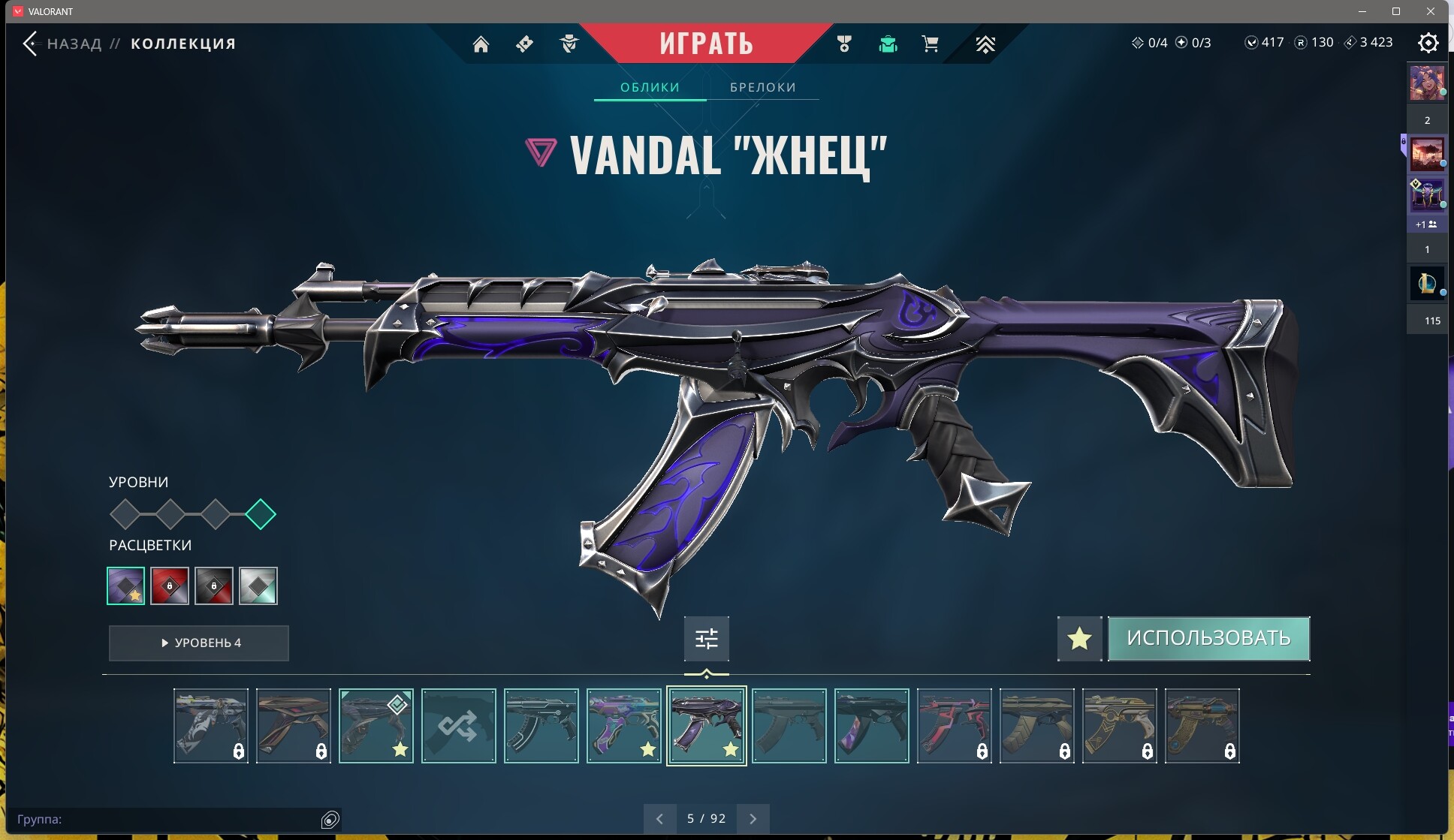Select the highlighted level 4 diamond

[261, 514]
